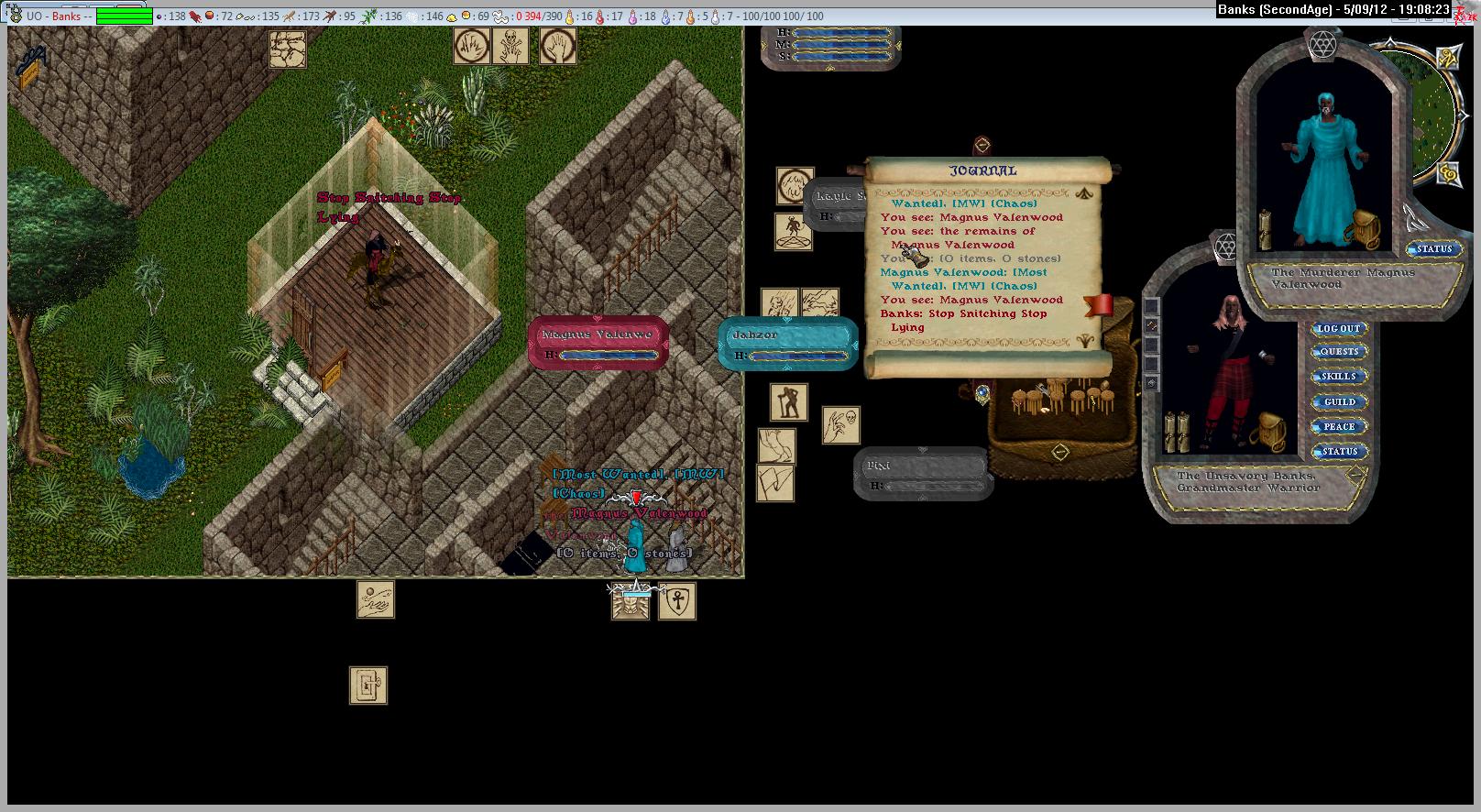Cast the open hand in circle spell
The height and width of the screenshot is (812, 1481).
click(x=558, y=45)
